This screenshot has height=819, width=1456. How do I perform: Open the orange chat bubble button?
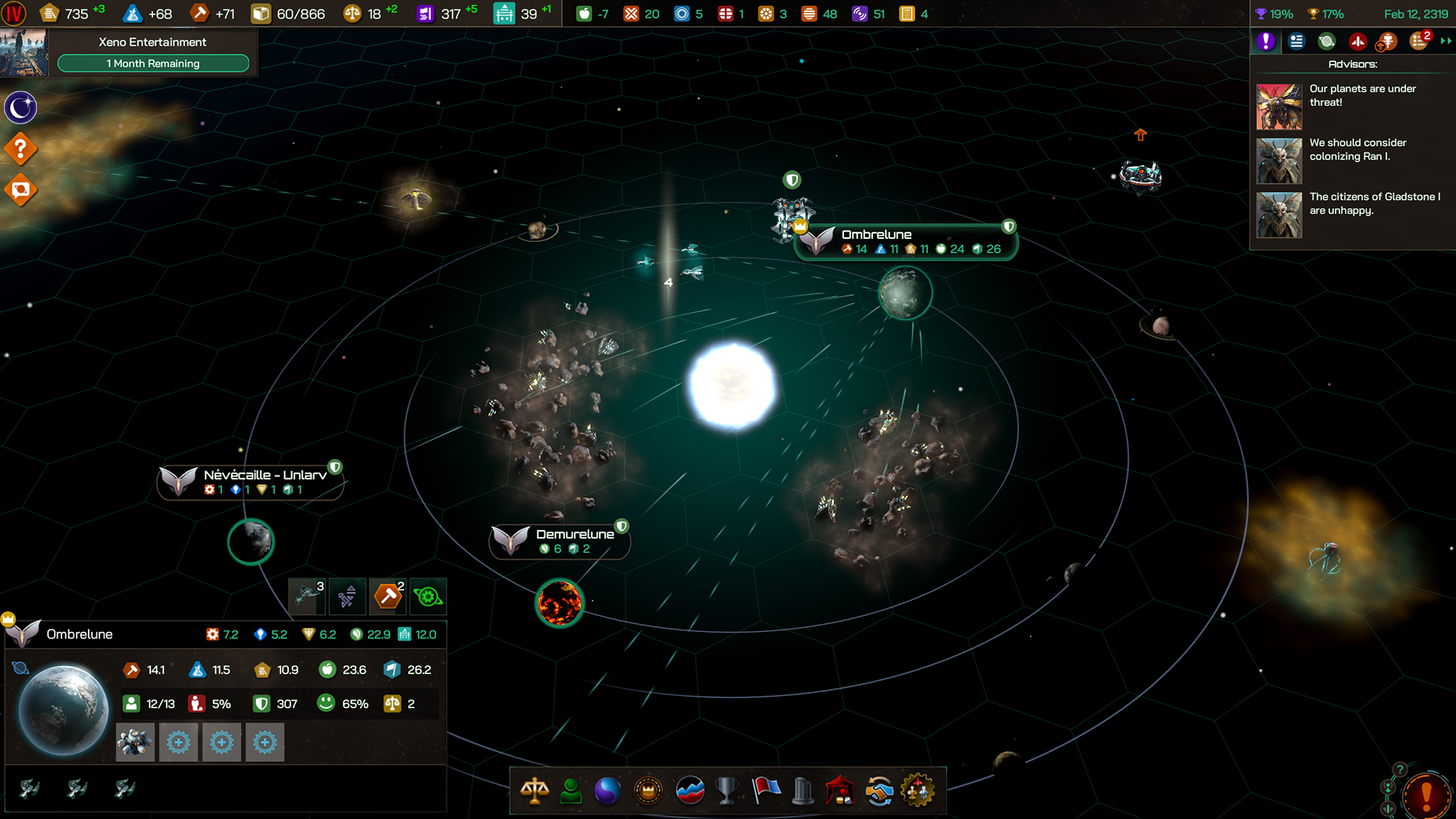click(x=20, y=190)
